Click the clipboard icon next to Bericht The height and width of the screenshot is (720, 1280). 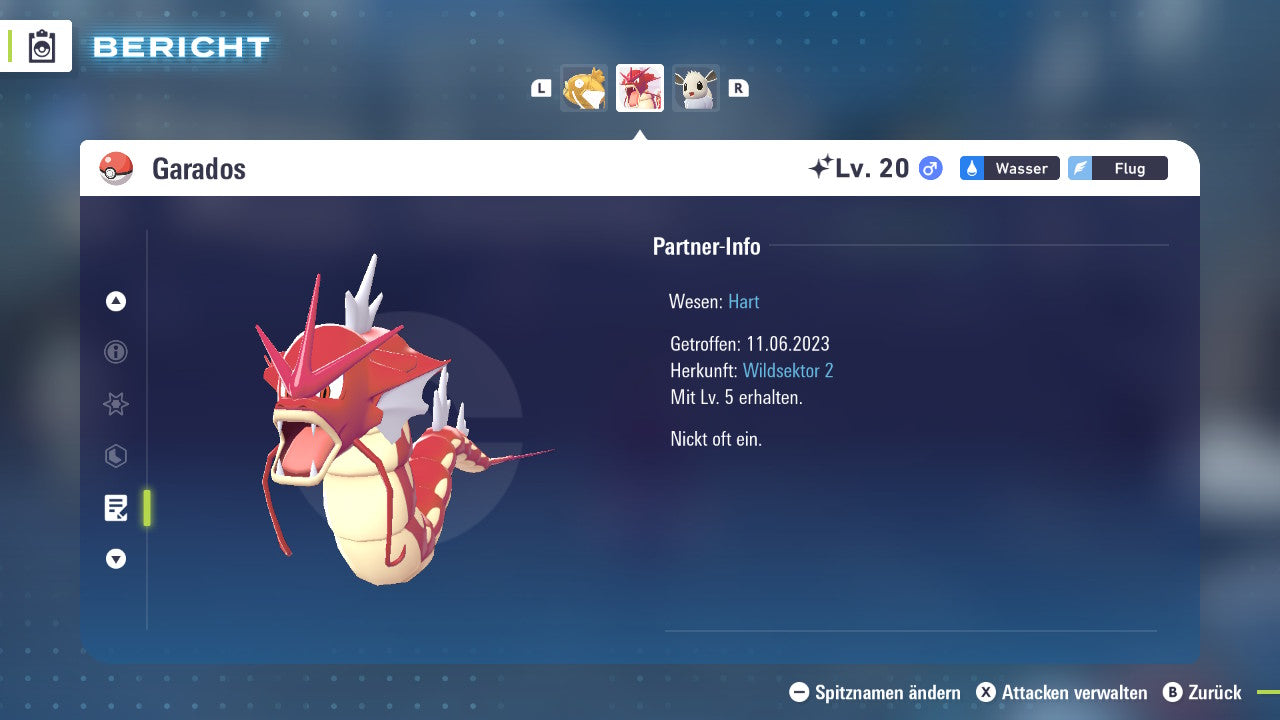42,46
